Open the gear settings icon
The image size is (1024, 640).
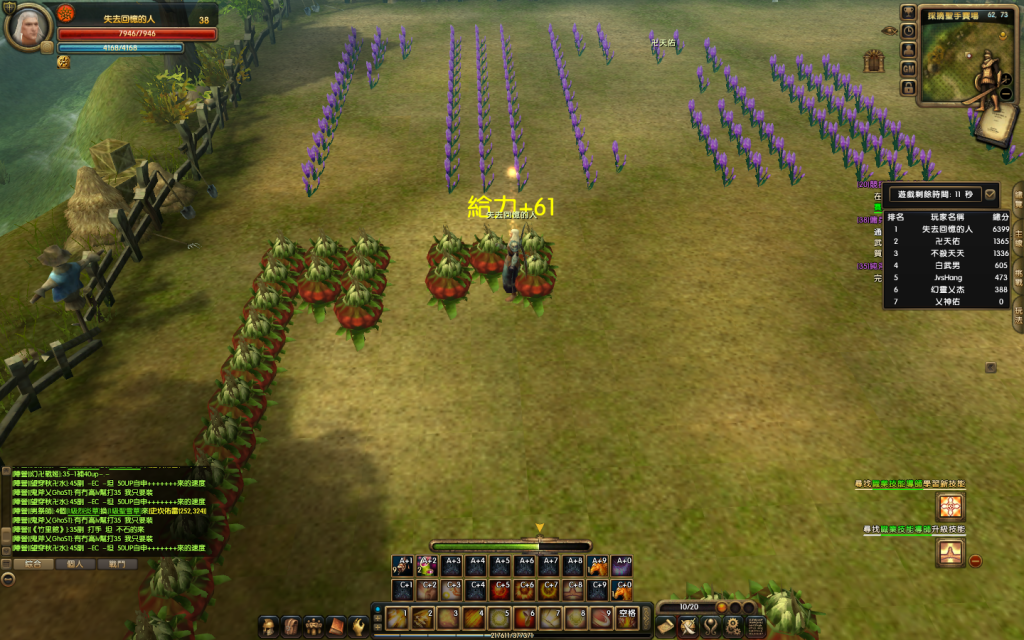(733, 627)
